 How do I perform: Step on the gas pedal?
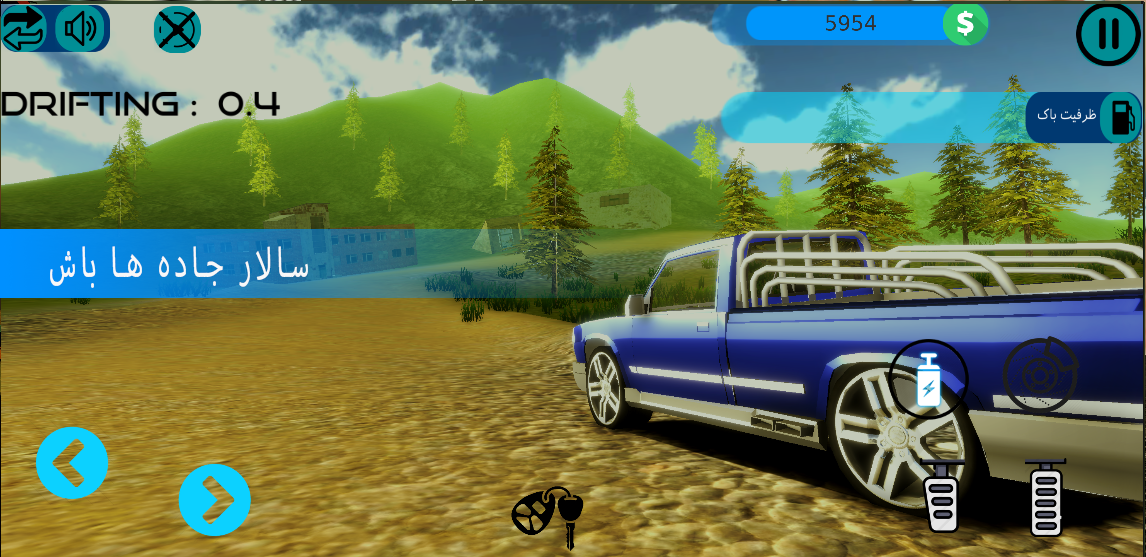[1046, 499]
